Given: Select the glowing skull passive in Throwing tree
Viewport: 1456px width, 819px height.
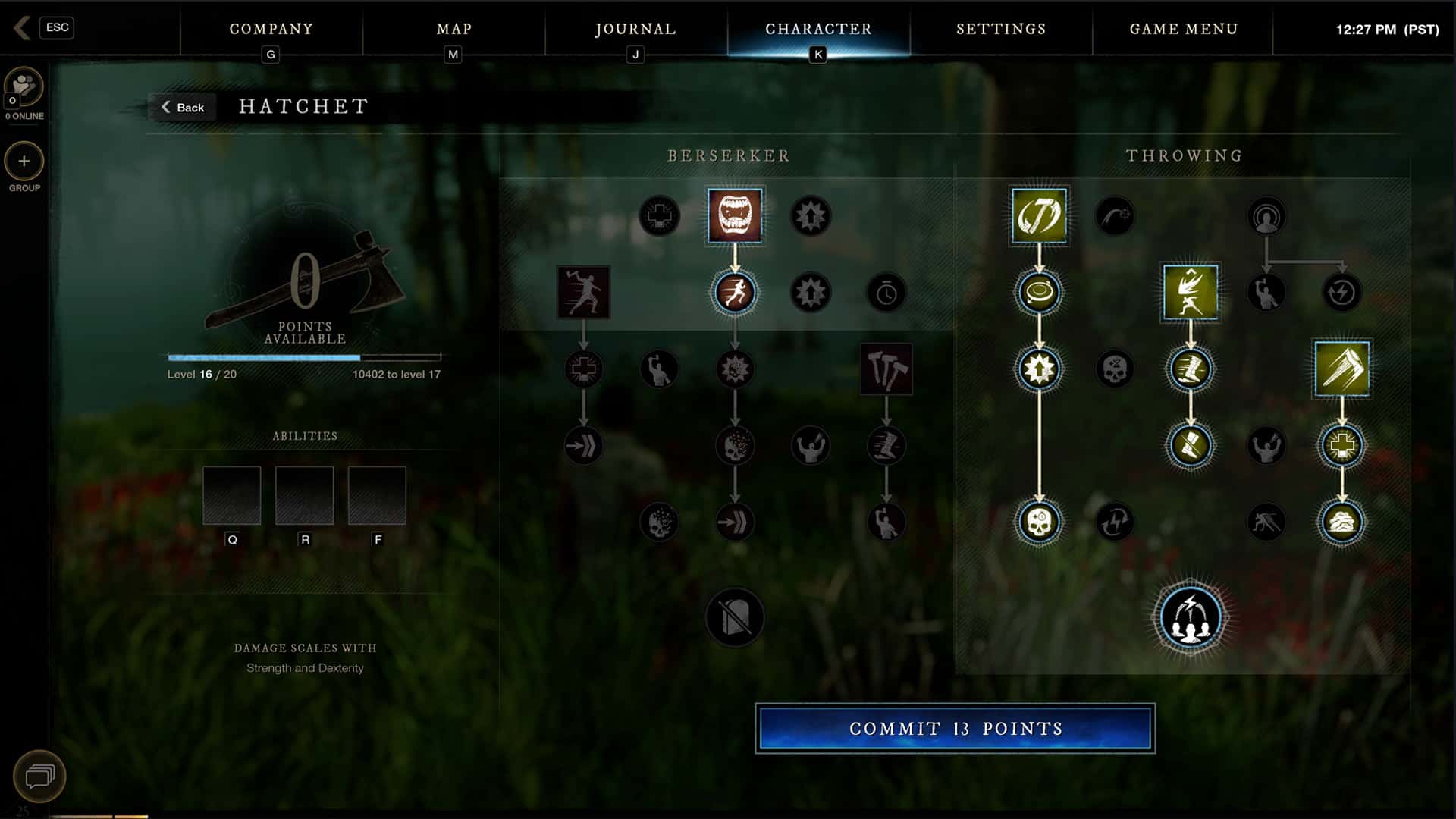Looking at the screenshot, I should tap(1038, 522).
